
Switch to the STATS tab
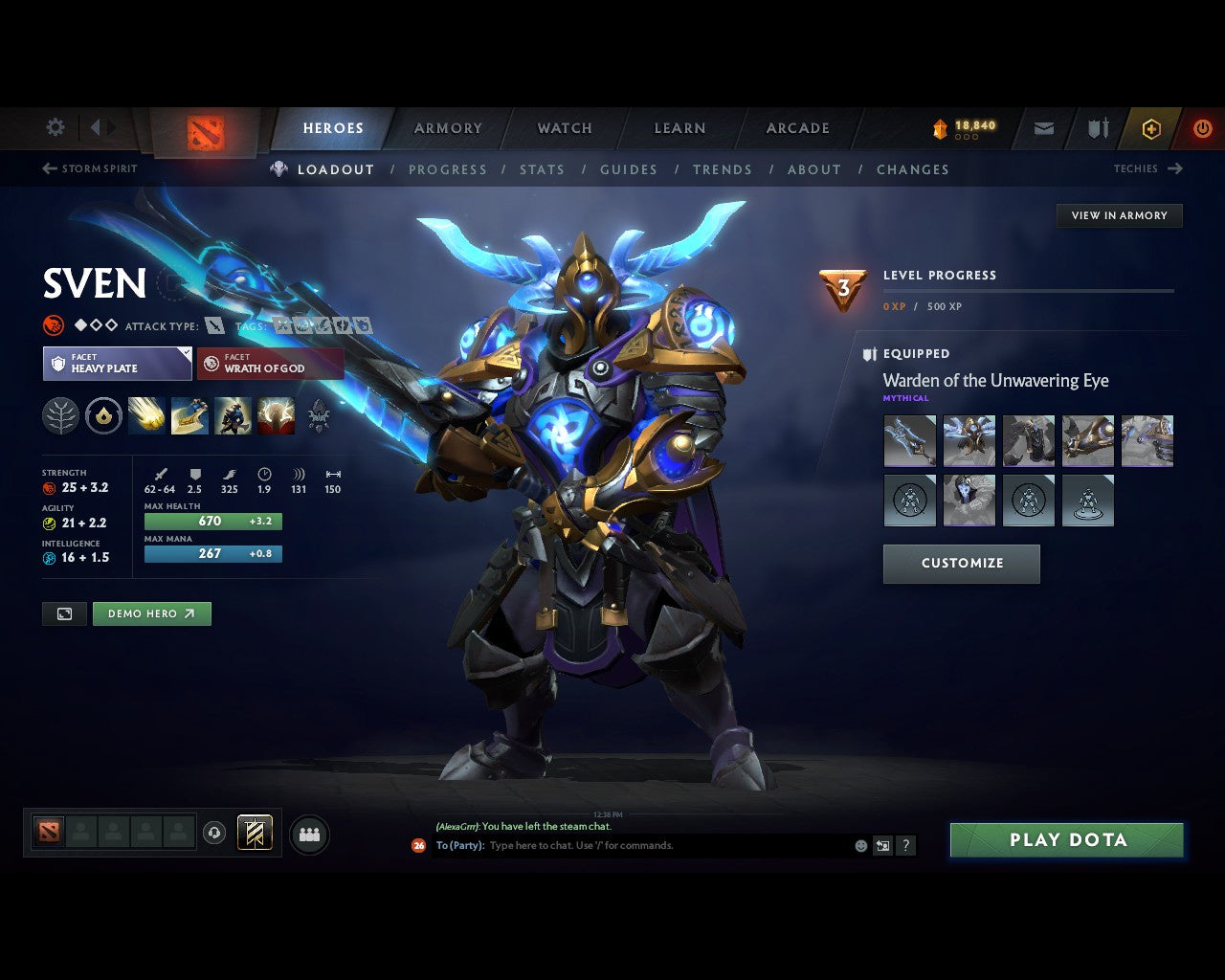542,169
